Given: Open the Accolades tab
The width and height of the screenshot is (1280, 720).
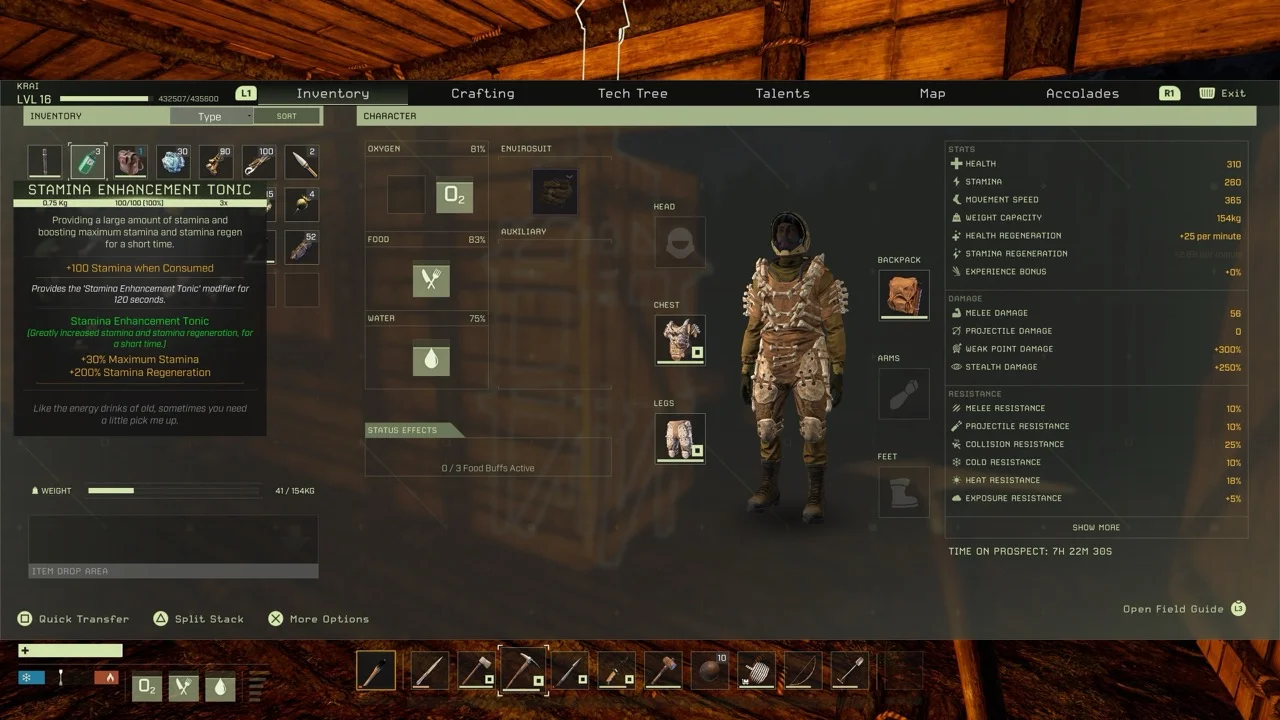Looking at the screenshot, I should pyautogui.click(x=1082, y=93).
